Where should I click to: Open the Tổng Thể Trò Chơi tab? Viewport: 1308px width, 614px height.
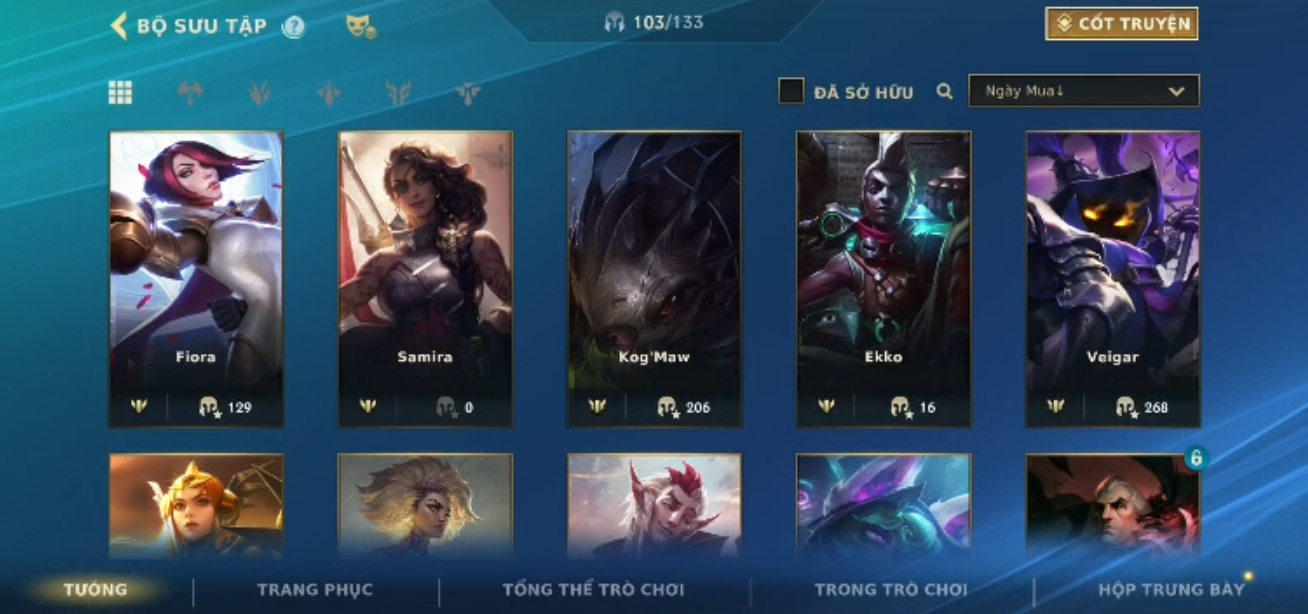pyautogui.click(x=593, y=590)
